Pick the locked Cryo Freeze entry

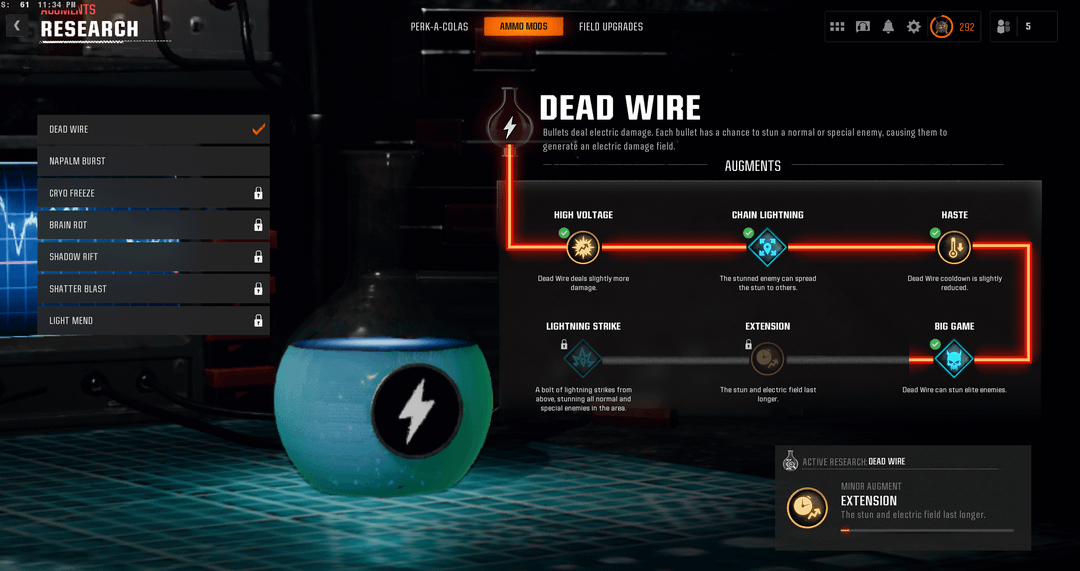pos(153,193)
